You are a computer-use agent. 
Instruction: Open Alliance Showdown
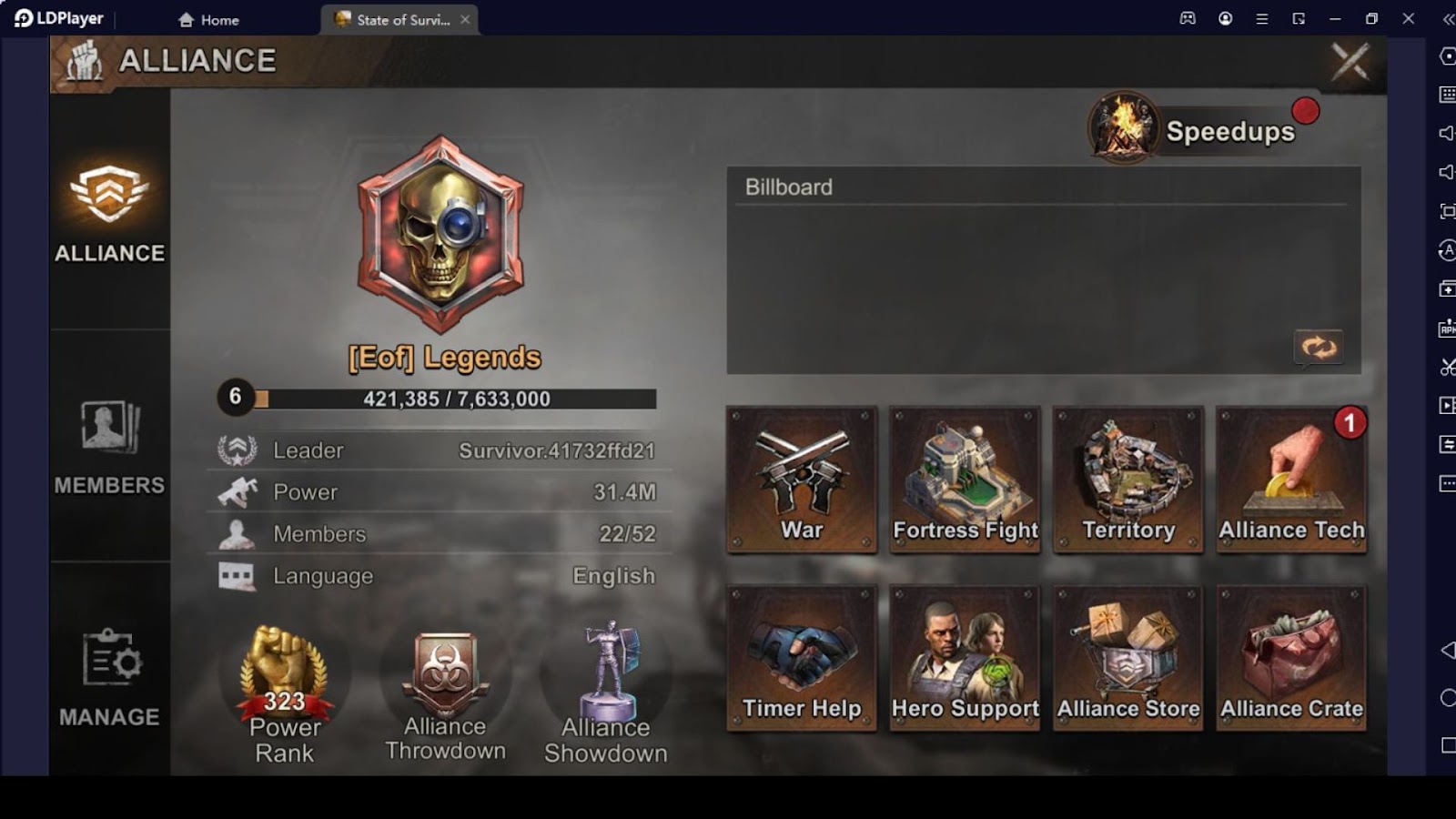point(606,693)
